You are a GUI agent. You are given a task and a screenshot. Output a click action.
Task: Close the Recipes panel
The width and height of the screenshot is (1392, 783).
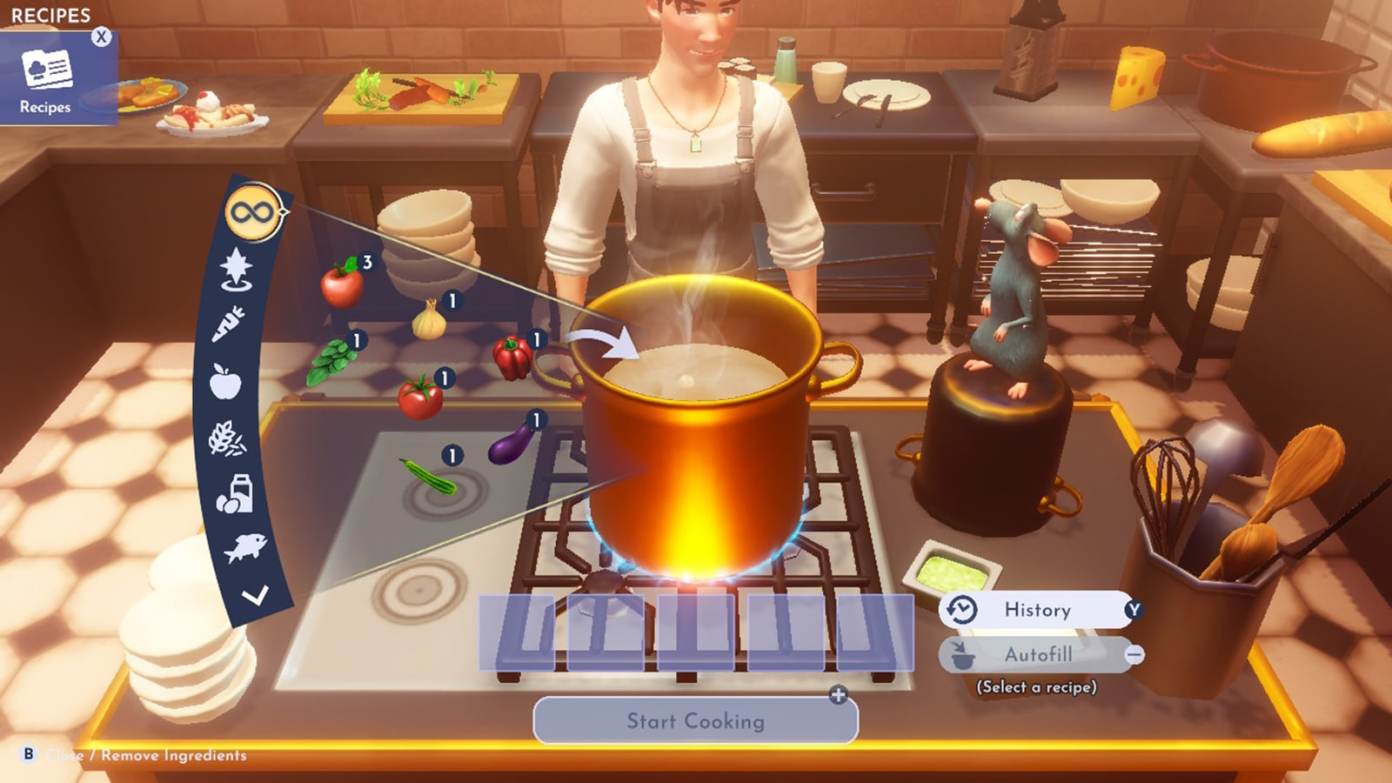(x=99, y=36)
